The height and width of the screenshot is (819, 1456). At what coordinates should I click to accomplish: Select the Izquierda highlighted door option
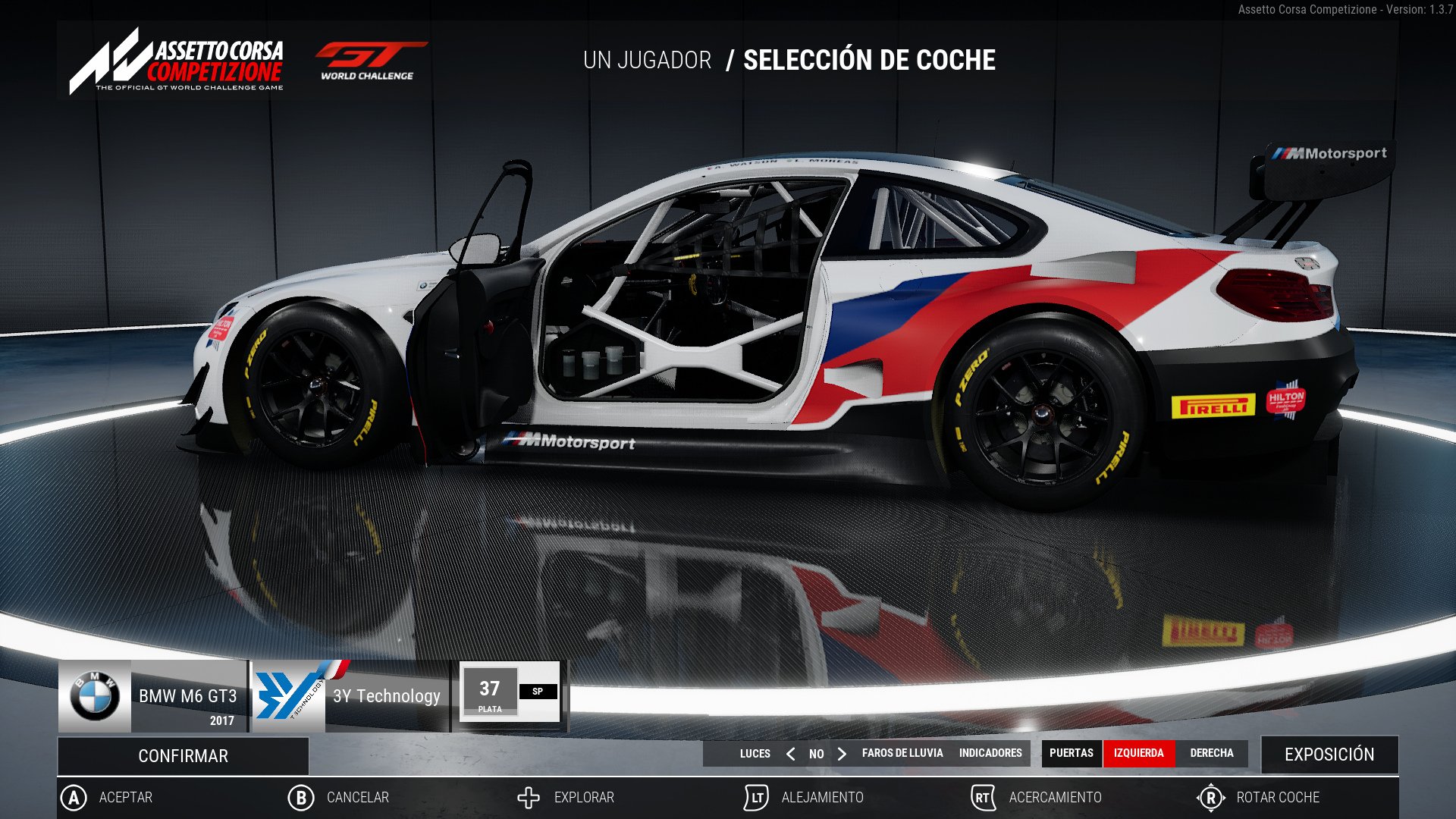pyautogui.click(x=1137, y=753)
